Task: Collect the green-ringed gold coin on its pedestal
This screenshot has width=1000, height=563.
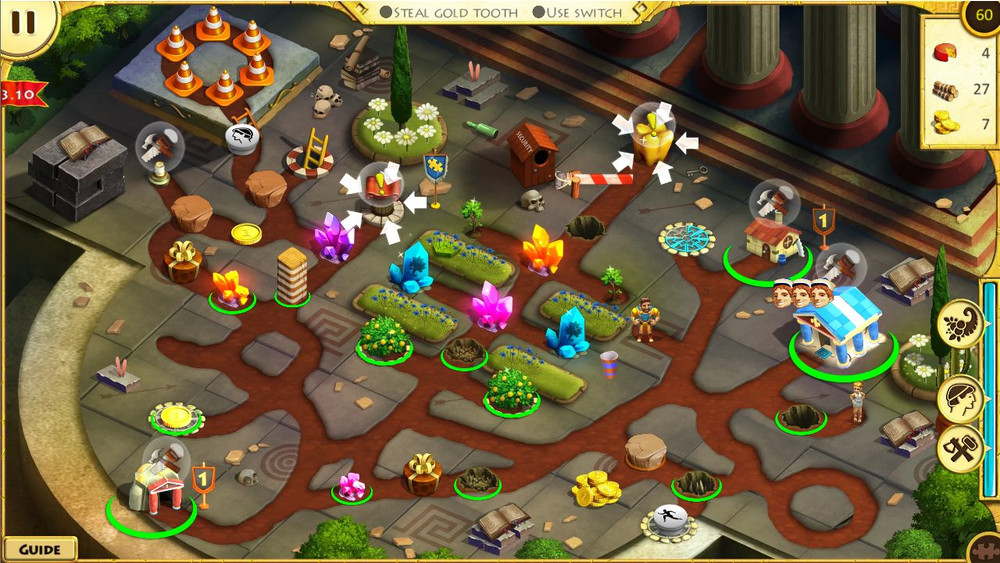Action: [x=176, y=415]
